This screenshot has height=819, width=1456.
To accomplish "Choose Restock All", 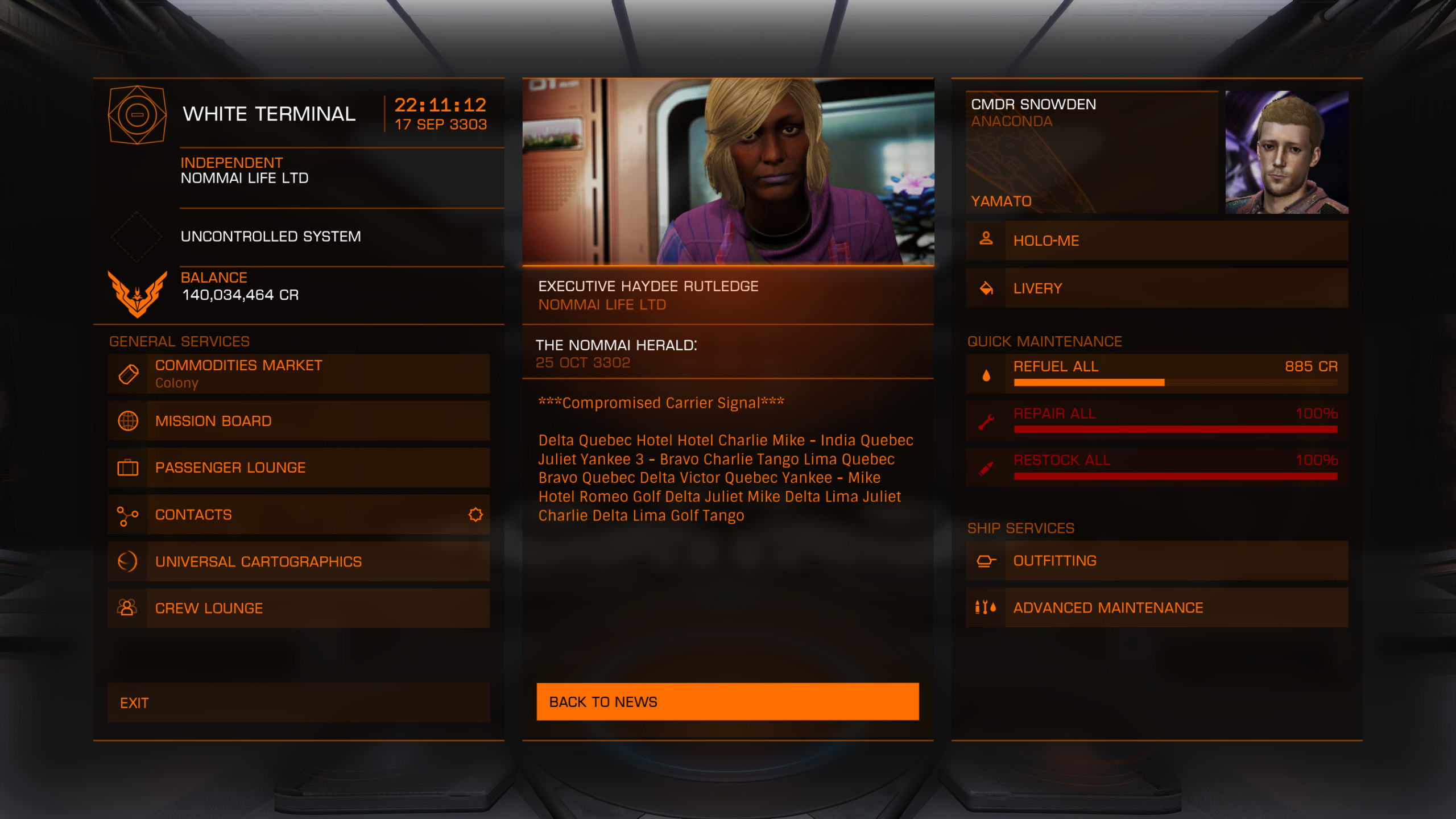I will pyautogui.click(x=1157, y=467).
